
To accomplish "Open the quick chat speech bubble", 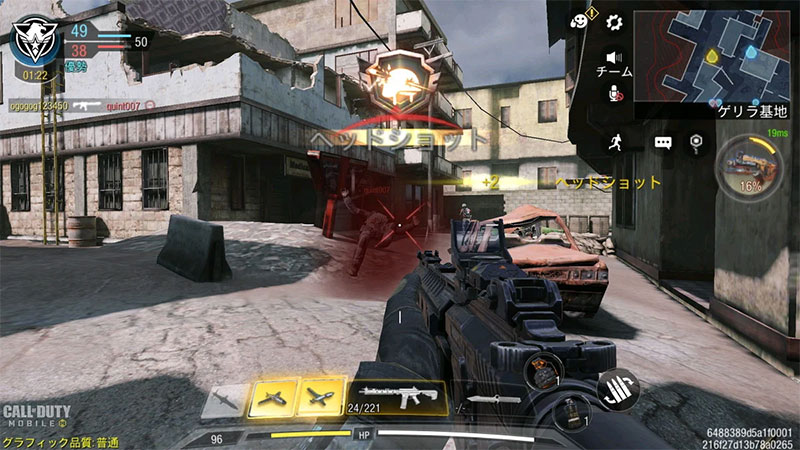I will point(662,143).
